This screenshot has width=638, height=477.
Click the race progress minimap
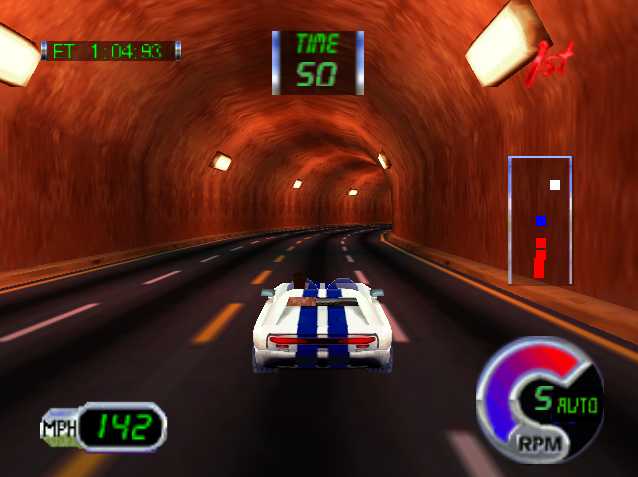point(540,220)
